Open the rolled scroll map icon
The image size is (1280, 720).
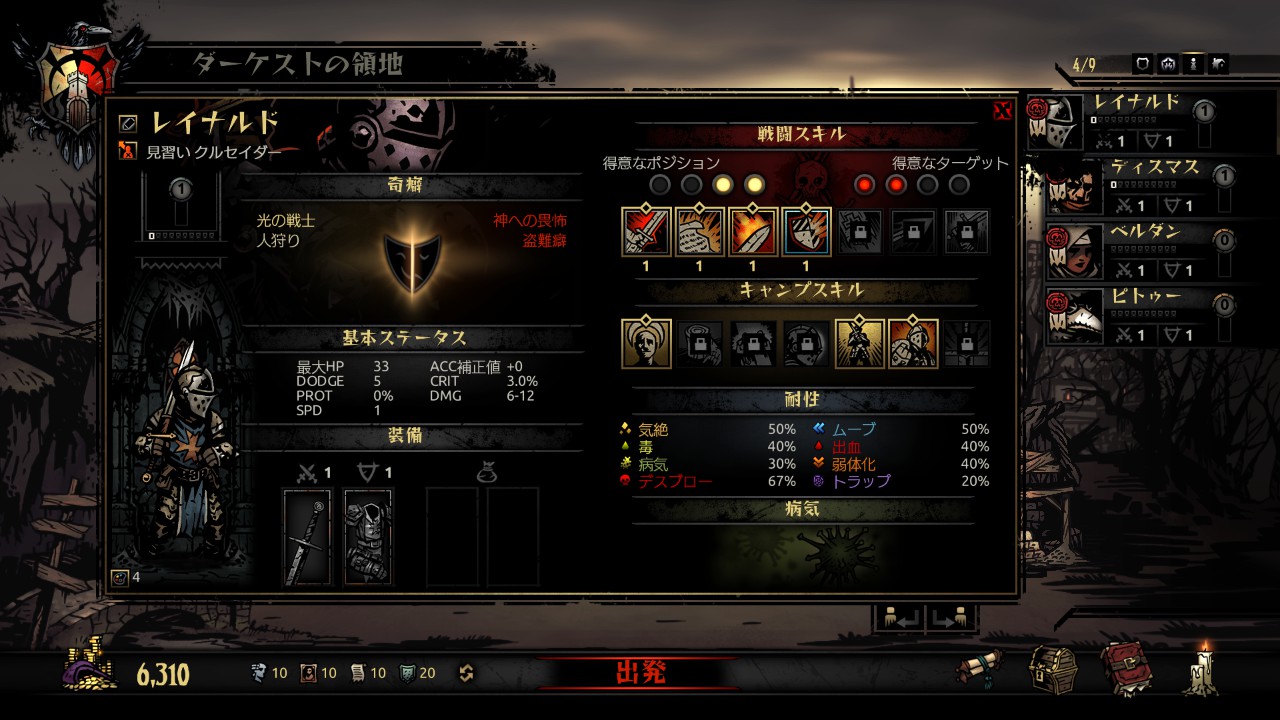[x=980, y=668]
